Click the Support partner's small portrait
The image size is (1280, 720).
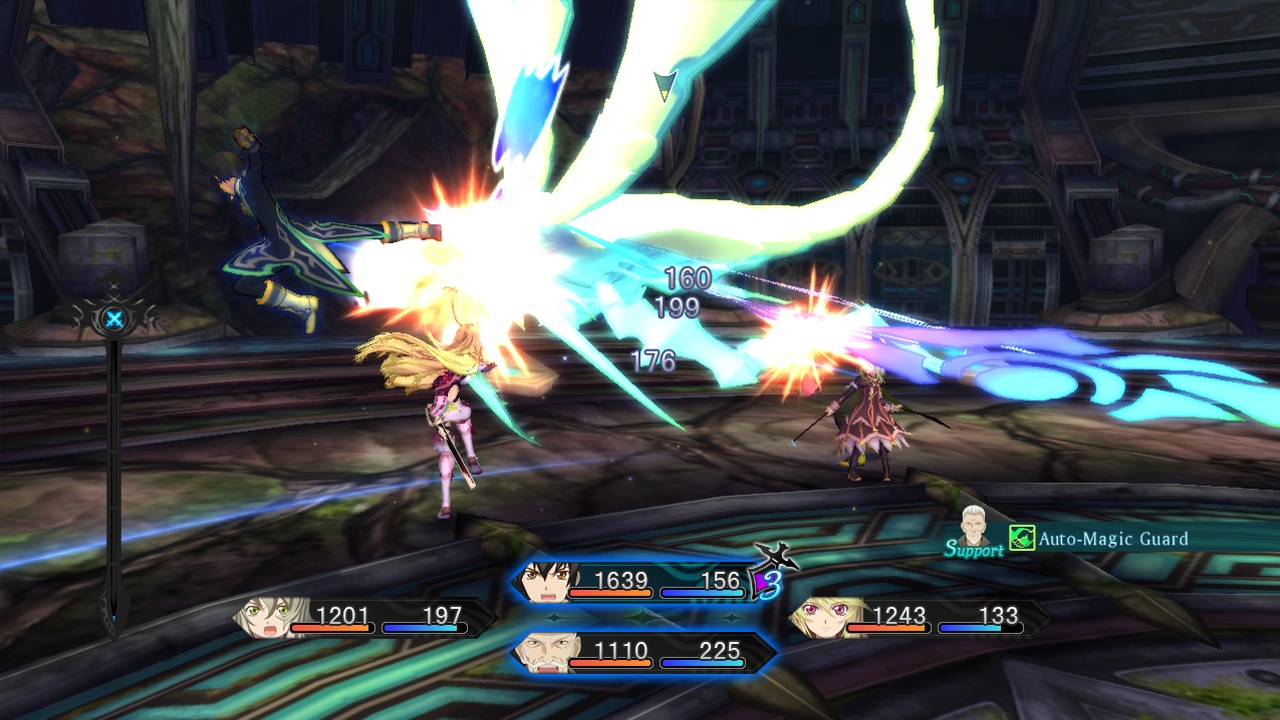[973, 526]
